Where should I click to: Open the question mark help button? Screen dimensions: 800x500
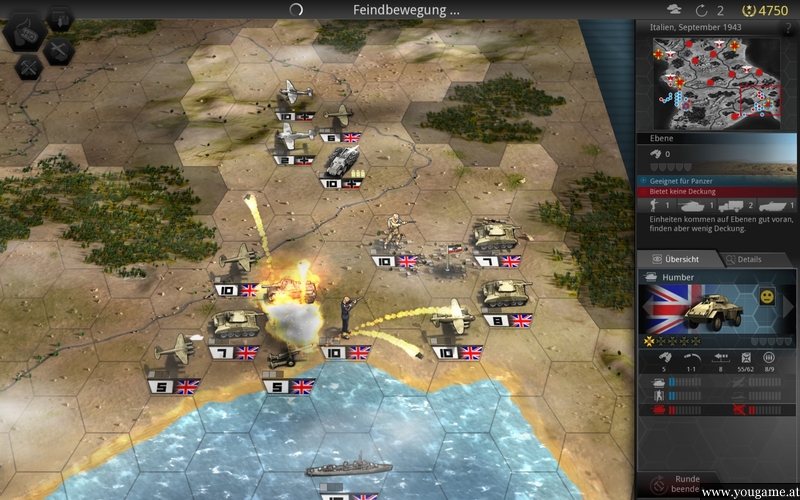pyautogui.click(x=788, y=28)
